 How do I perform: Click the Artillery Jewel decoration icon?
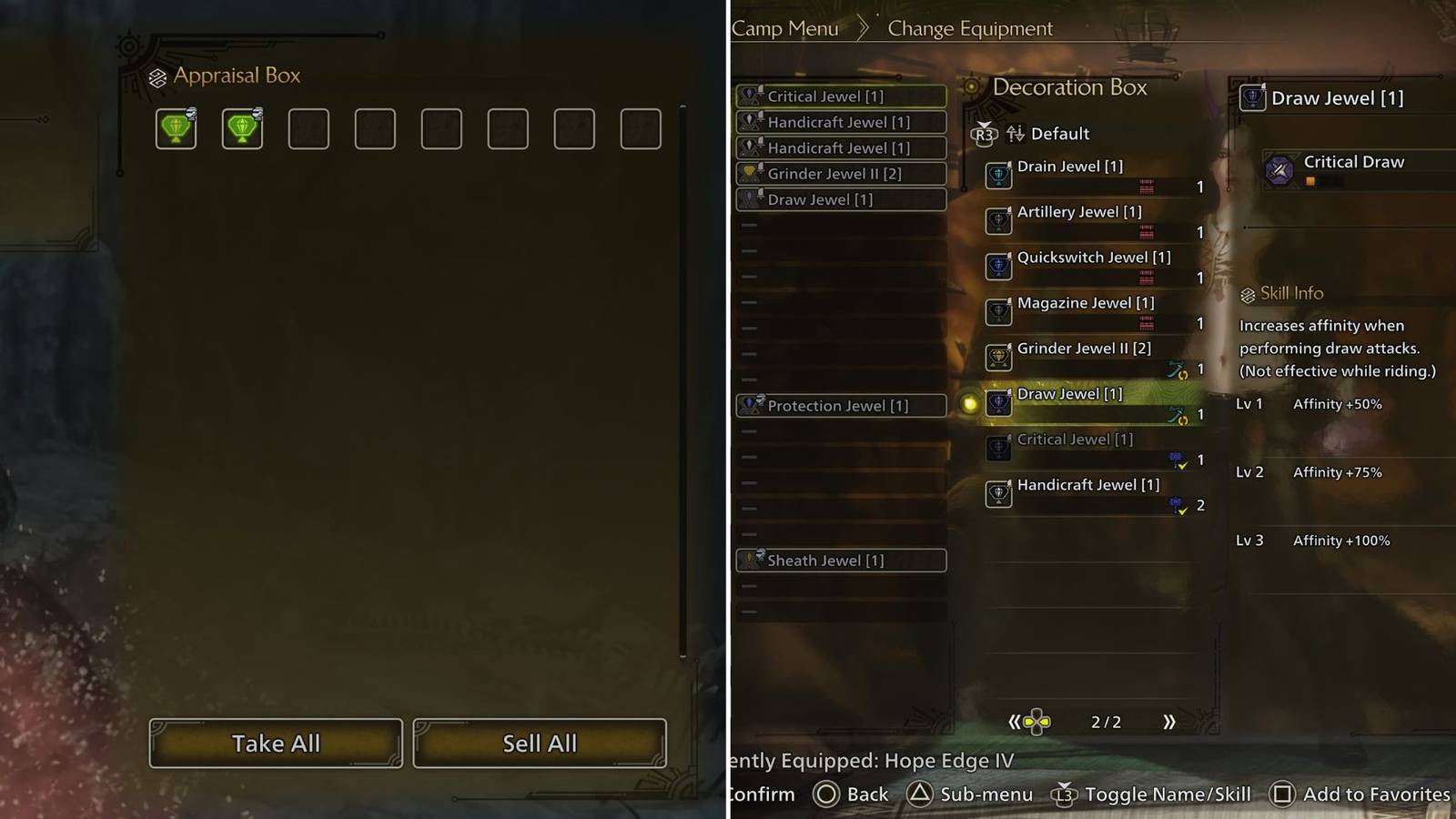(998, 221)
